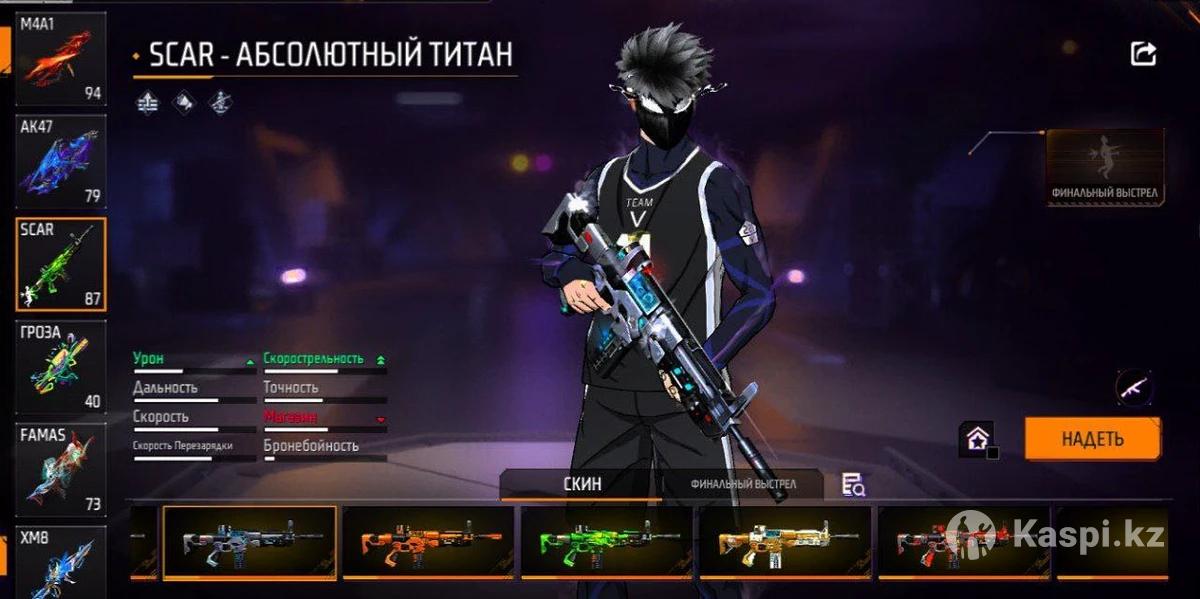Click the skin list search icon
This screenshot has height=599, width=1200.
[853, 485]
